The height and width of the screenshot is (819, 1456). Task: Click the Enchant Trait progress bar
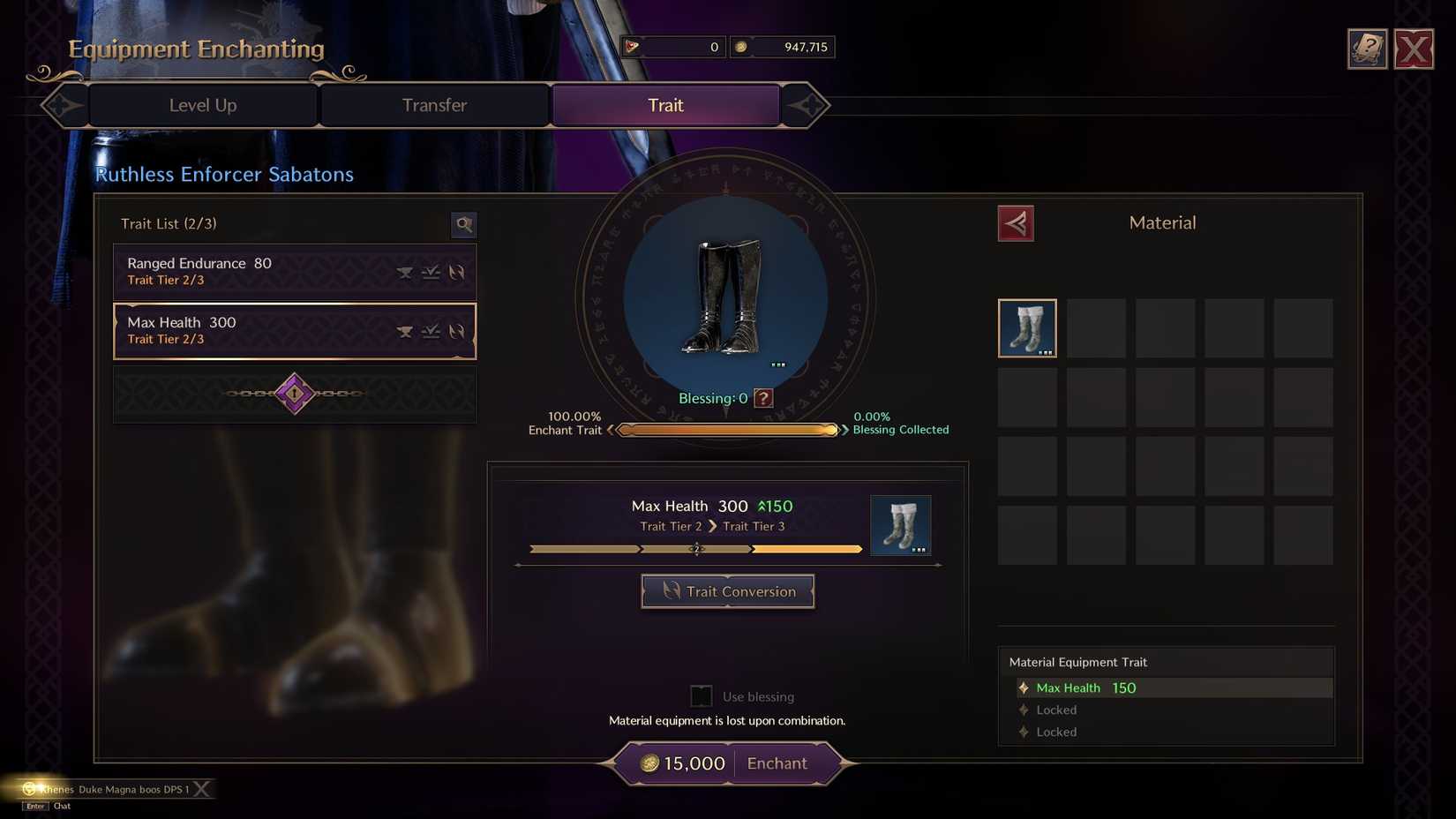pyautogui.click(x=727, y=430)
